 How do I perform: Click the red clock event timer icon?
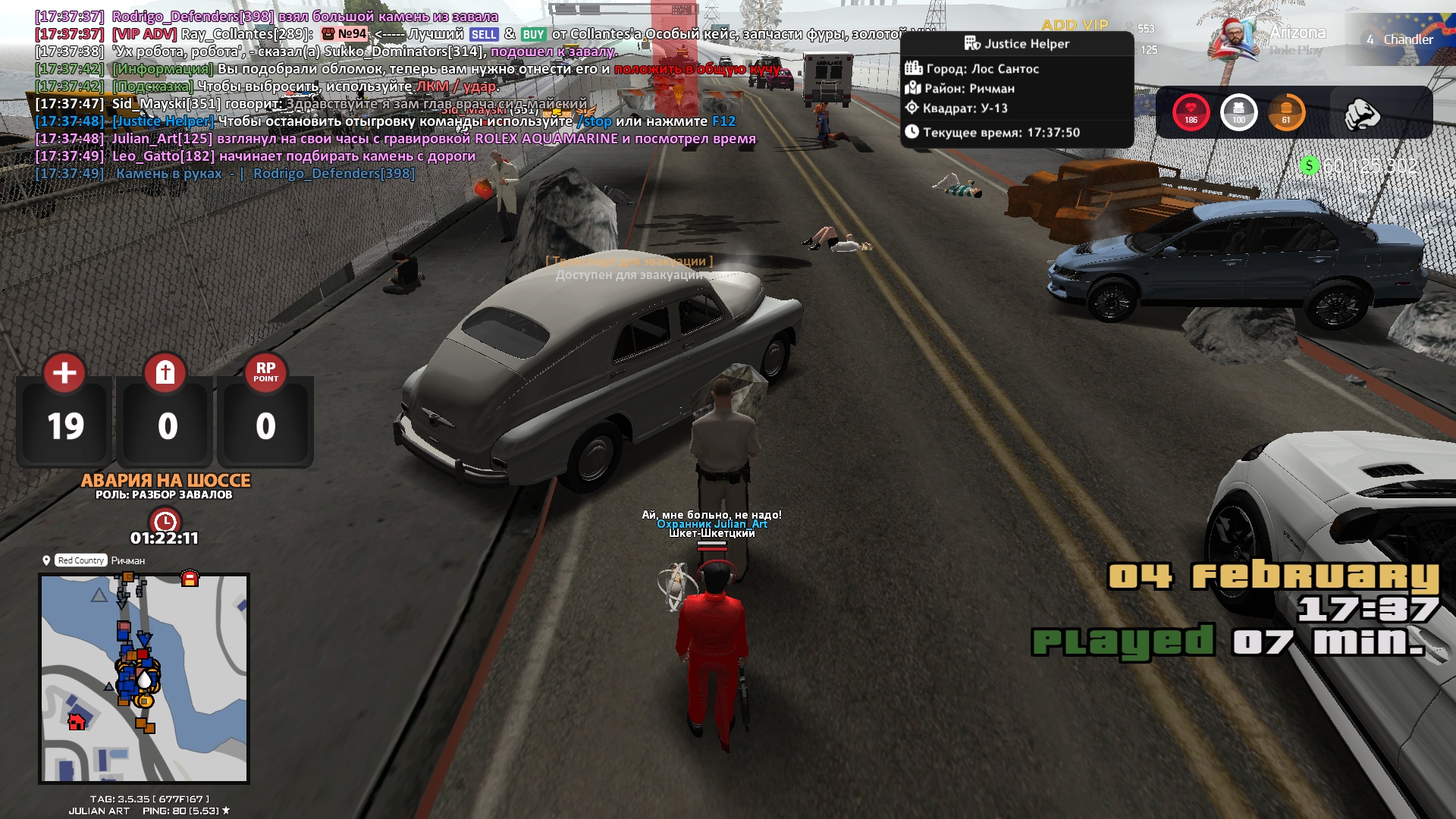click(165, 522)
